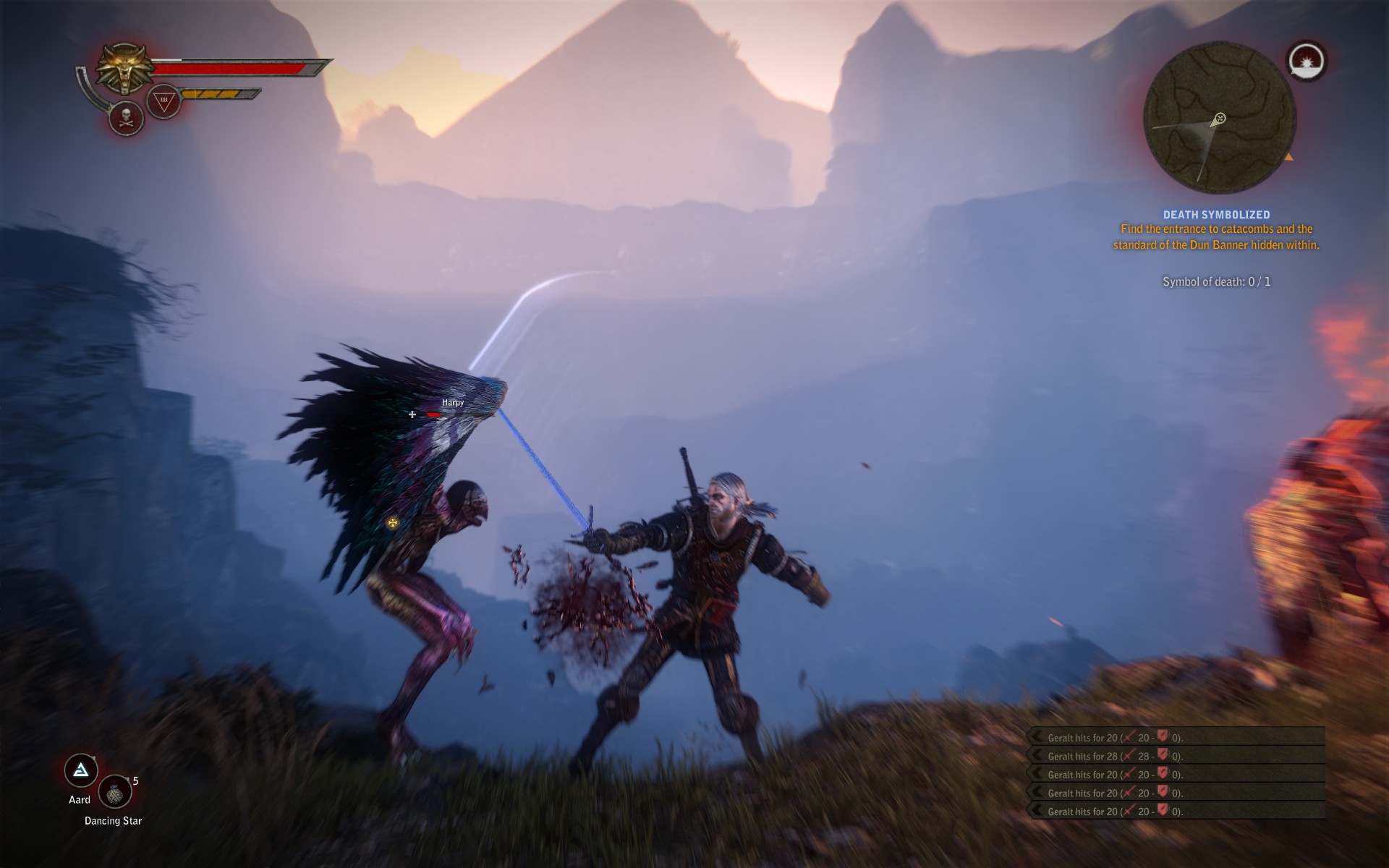Click the Harpy target name label
The height and width of the screenshot is (868, 1389).
point(453,402)
